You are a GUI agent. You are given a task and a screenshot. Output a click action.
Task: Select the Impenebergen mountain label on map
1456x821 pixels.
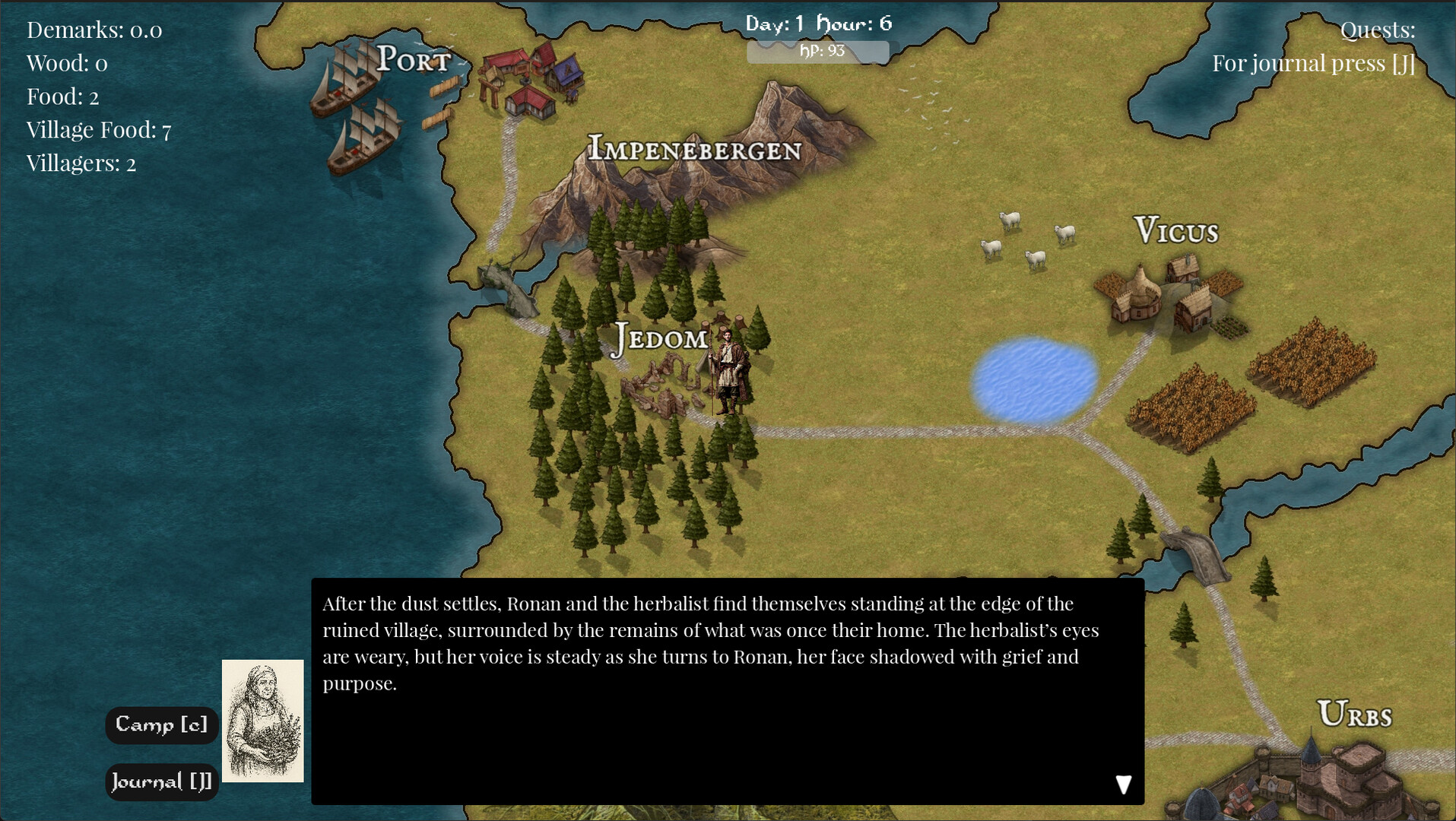pos(694,149)
